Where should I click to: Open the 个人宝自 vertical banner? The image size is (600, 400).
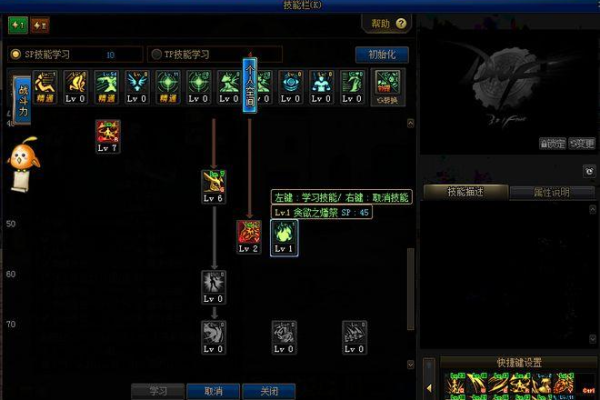(x=249, y=84)
